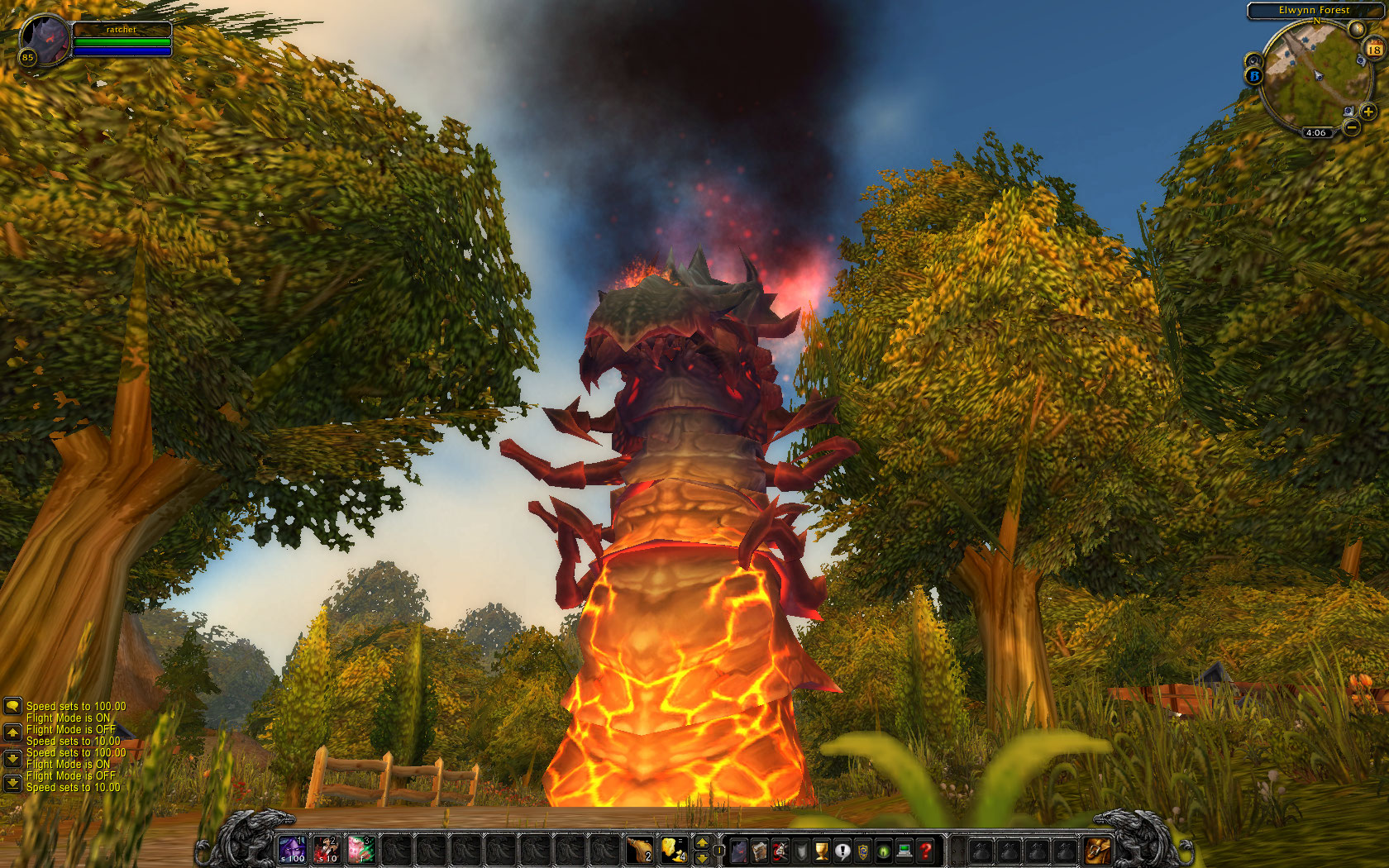Use the cheese item in action bar
Image resolution: width=1389 pixels, height=868 pixels.
[674, 849]
